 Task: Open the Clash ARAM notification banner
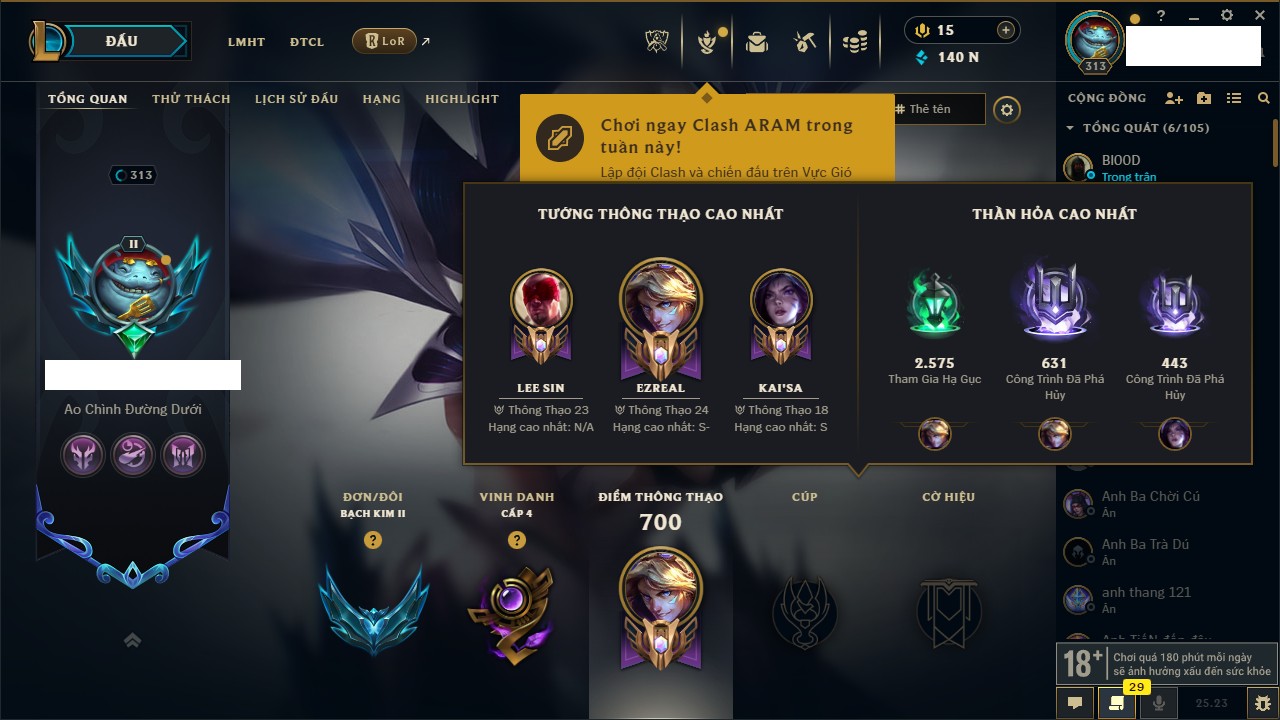coord(706,138)
